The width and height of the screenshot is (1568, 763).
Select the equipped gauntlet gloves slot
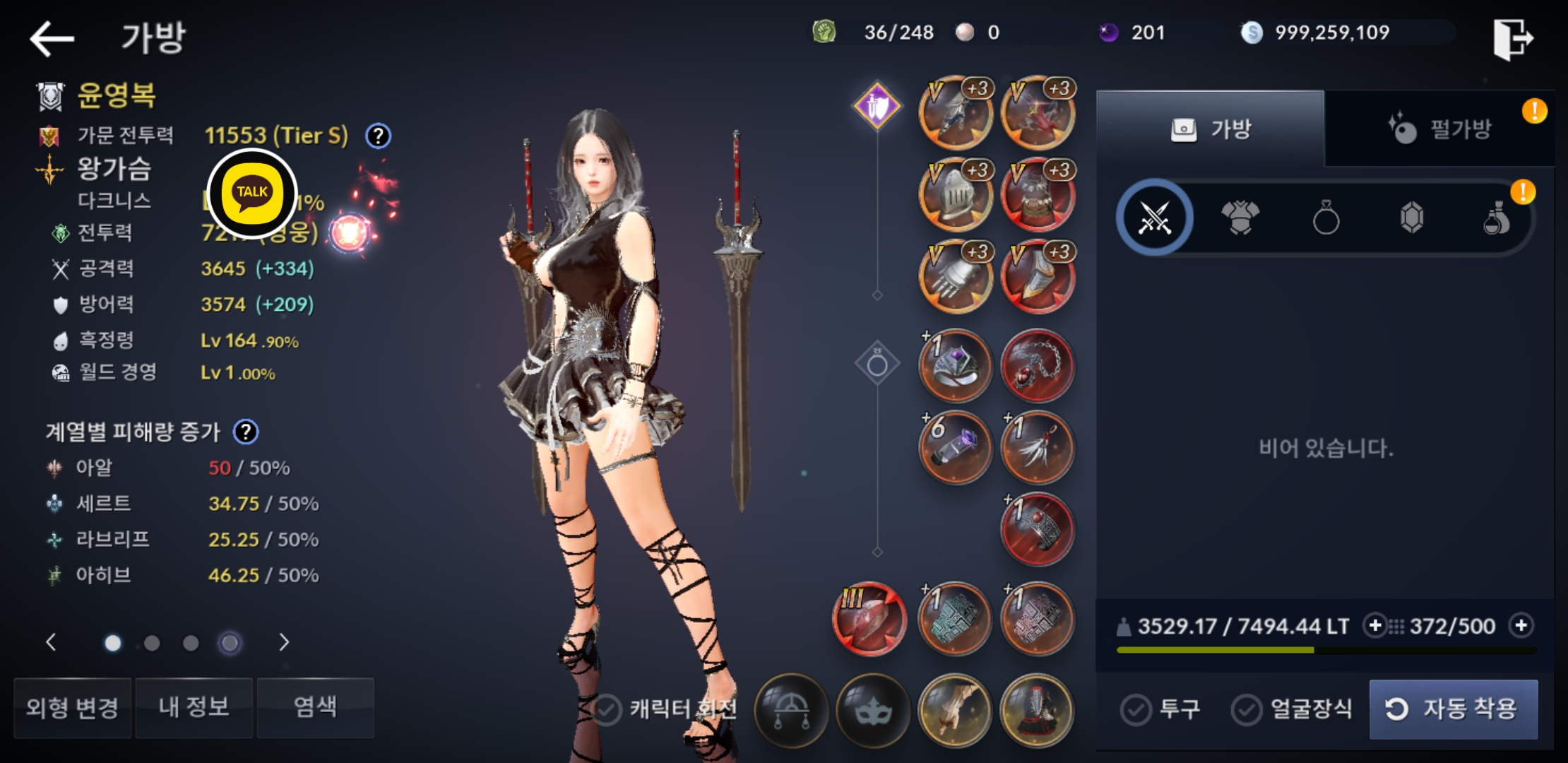coord(955,278)
